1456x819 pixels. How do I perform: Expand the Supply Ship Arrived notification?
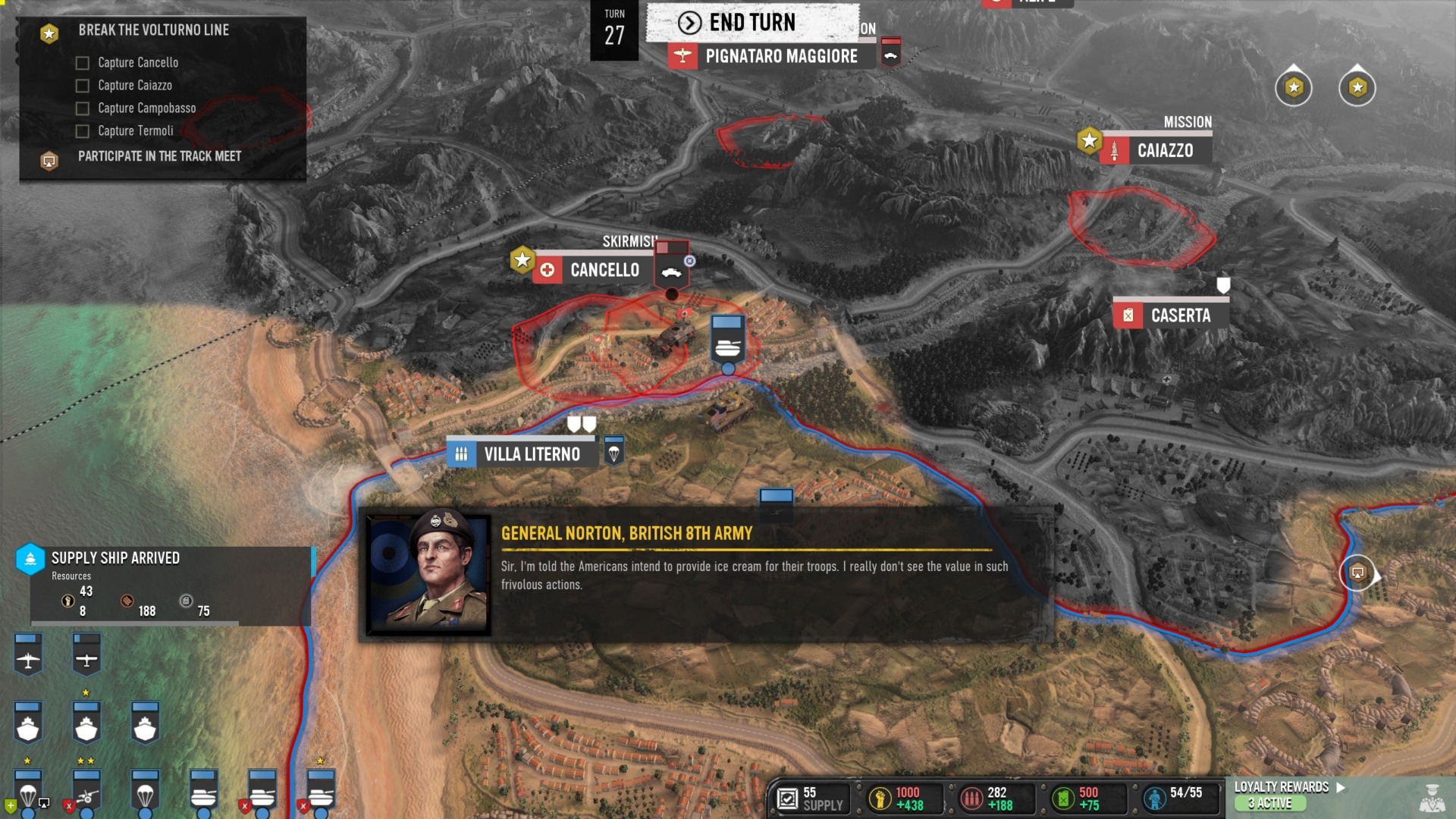114,559
